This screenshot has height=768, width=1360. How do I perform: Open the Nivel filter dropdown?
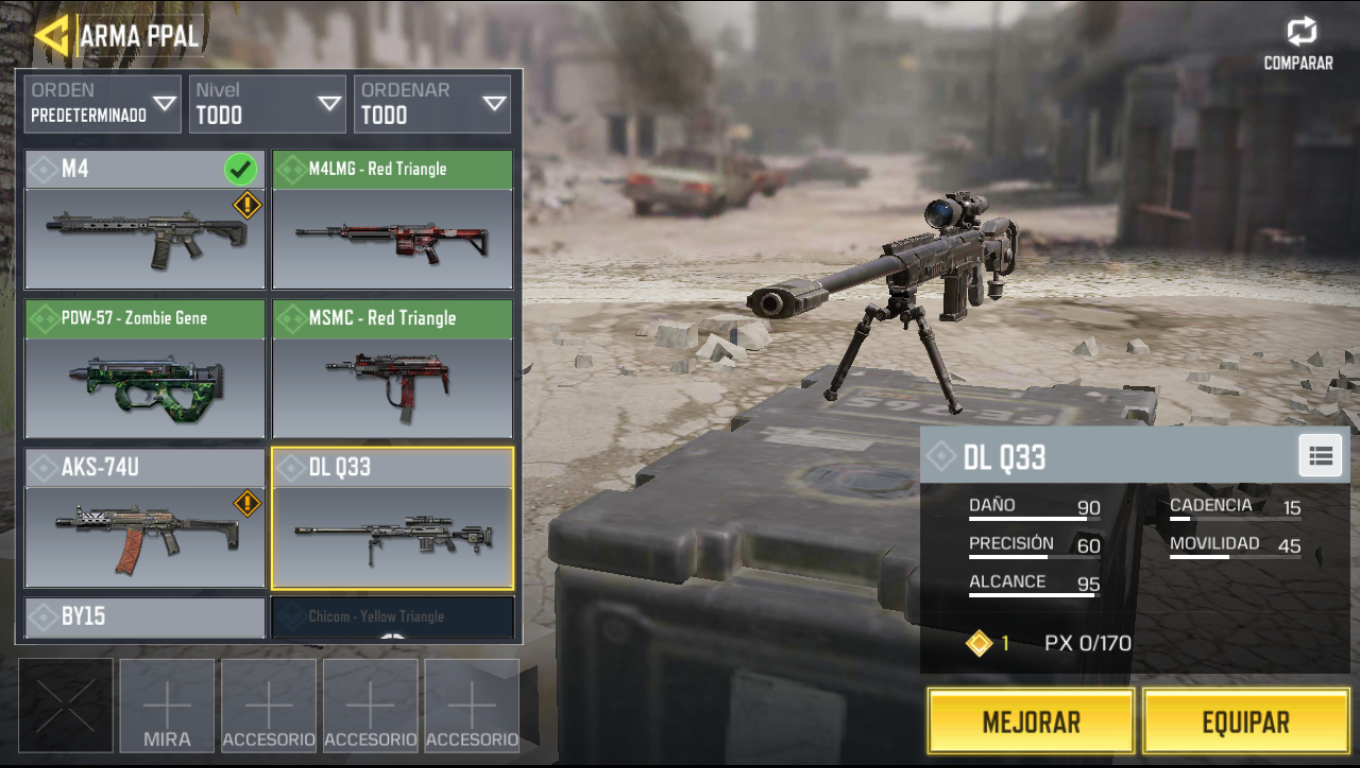[267, 104]
